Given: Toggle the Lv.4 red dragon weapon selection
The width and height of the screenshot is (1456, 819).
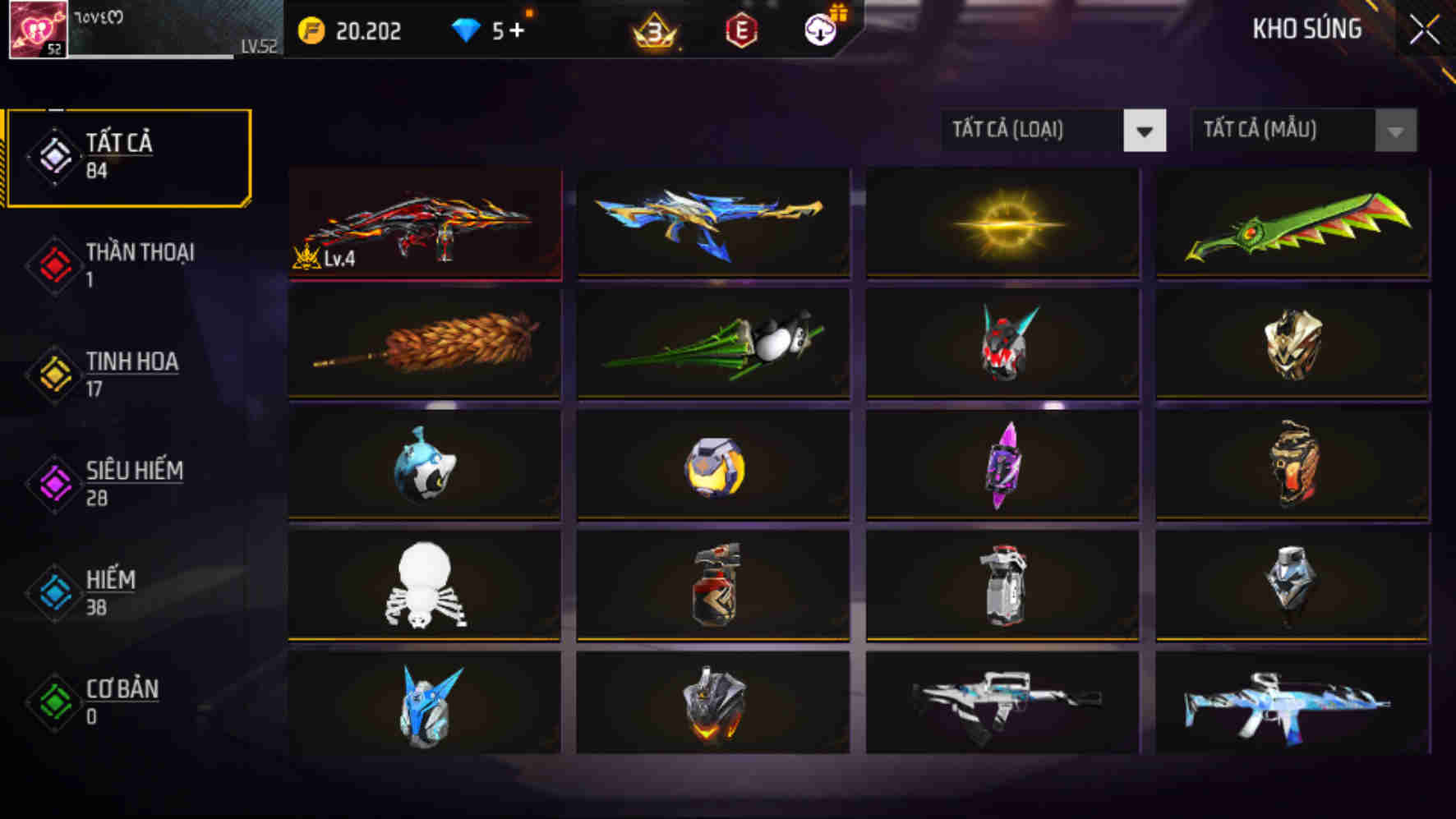Looking at the screenshot, I should [x=424, y=223].
